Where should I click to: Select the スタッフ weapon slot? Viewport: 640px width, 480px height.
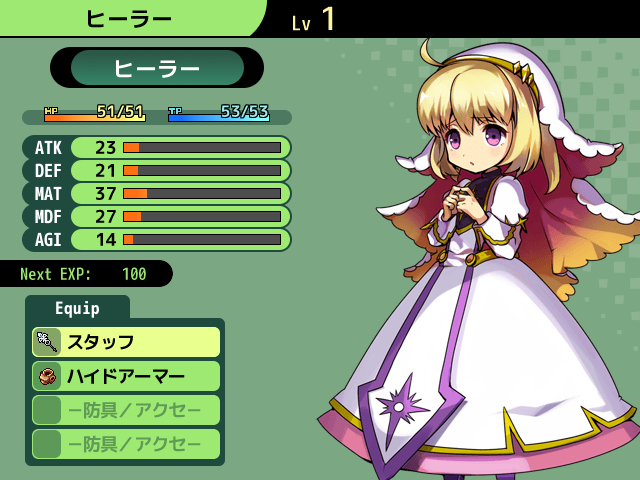click(x=125, y=342)
